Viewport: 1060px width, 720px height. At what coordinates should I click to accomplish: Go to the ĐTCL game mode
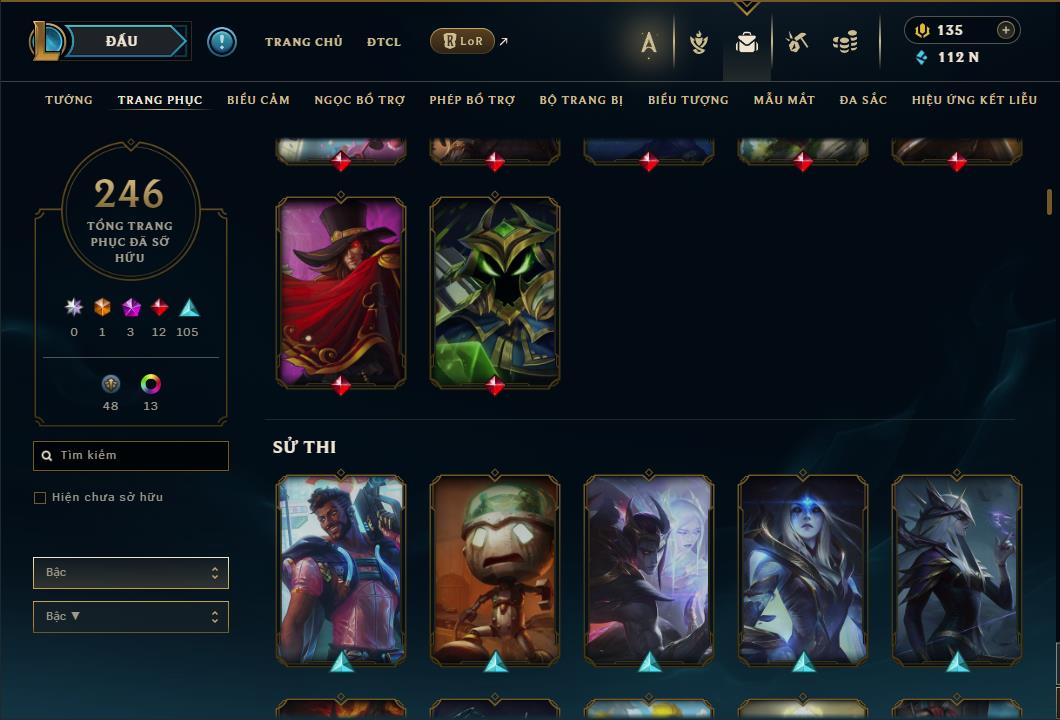(x=383, y=42)
